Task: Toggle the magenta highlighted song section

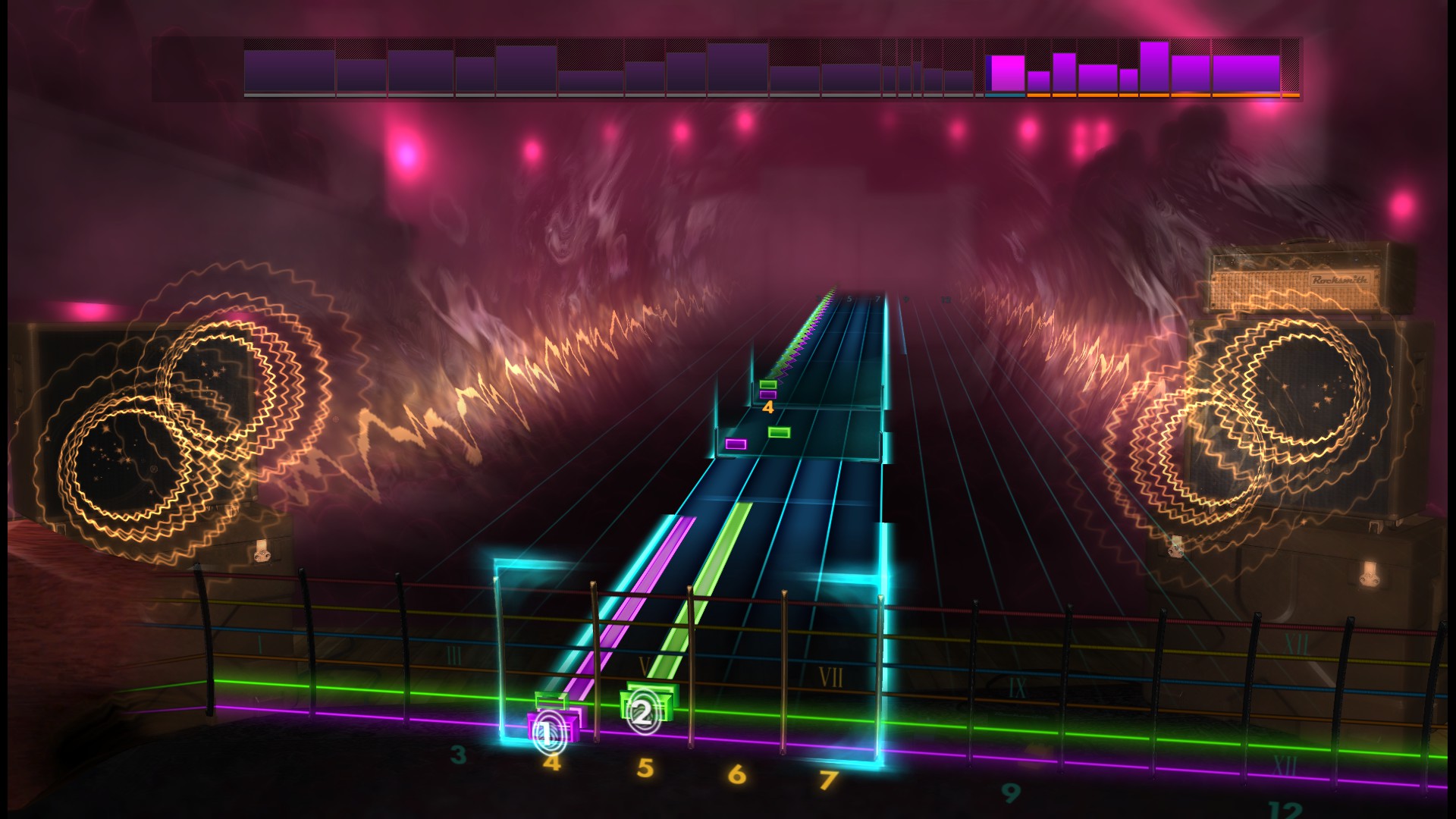Action: (x=1007, y=72)
